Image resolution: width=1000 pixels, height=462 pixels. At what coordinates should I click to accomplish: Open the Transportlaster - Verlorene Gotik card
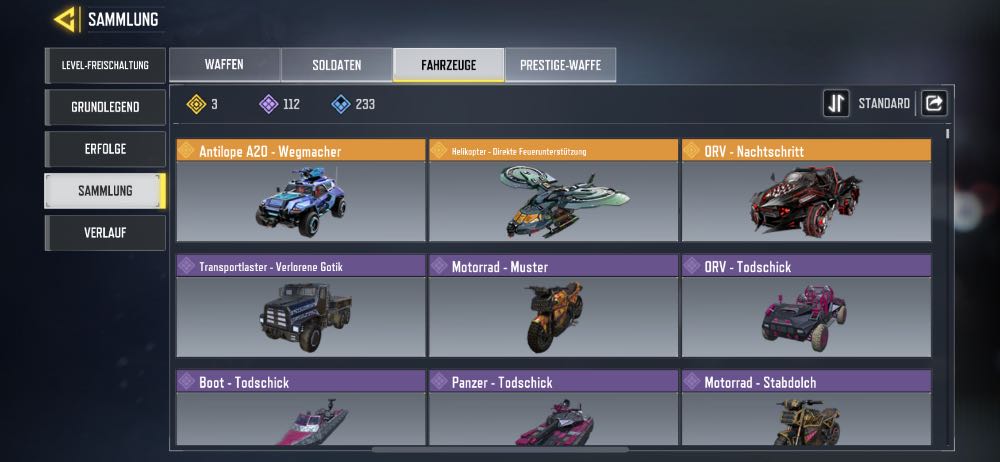[x=301, y=305]
